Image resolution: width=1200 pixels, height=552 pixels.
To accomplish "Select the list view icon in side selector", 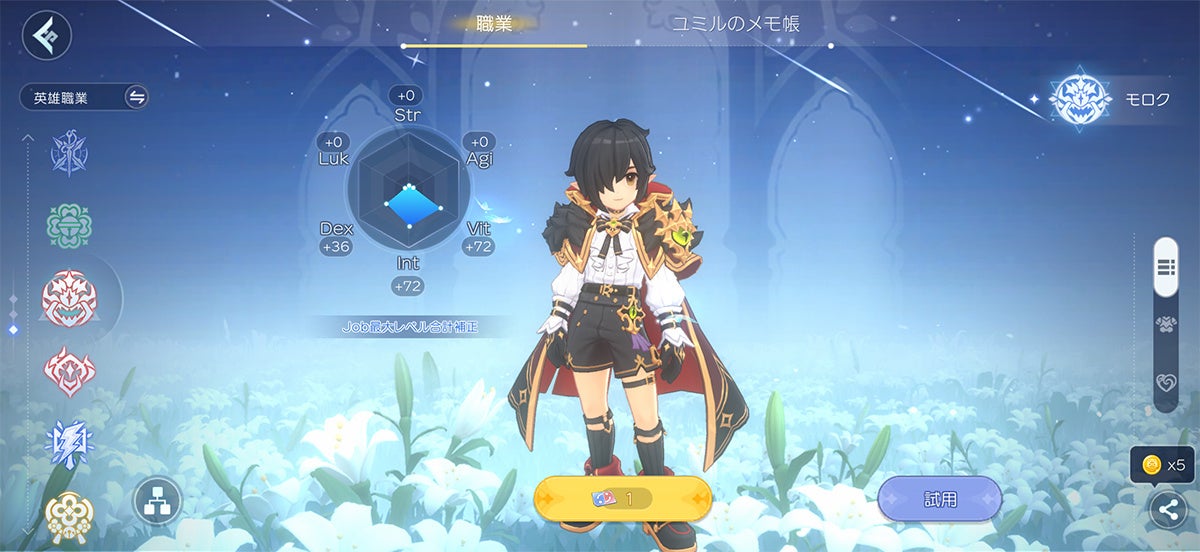I will point(1165,266).
